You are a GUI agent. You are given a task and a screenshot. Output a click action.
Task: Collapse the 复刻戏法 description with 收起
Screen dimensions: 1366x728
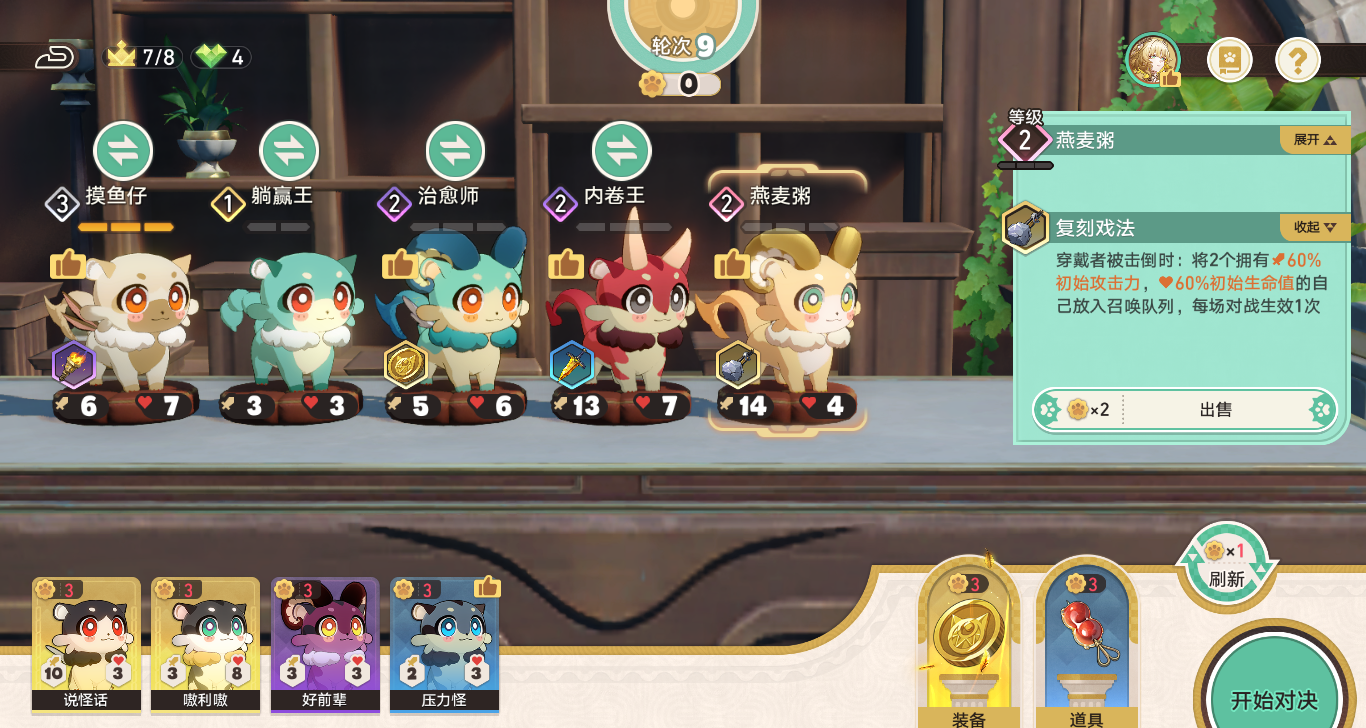coord(1314,227)
